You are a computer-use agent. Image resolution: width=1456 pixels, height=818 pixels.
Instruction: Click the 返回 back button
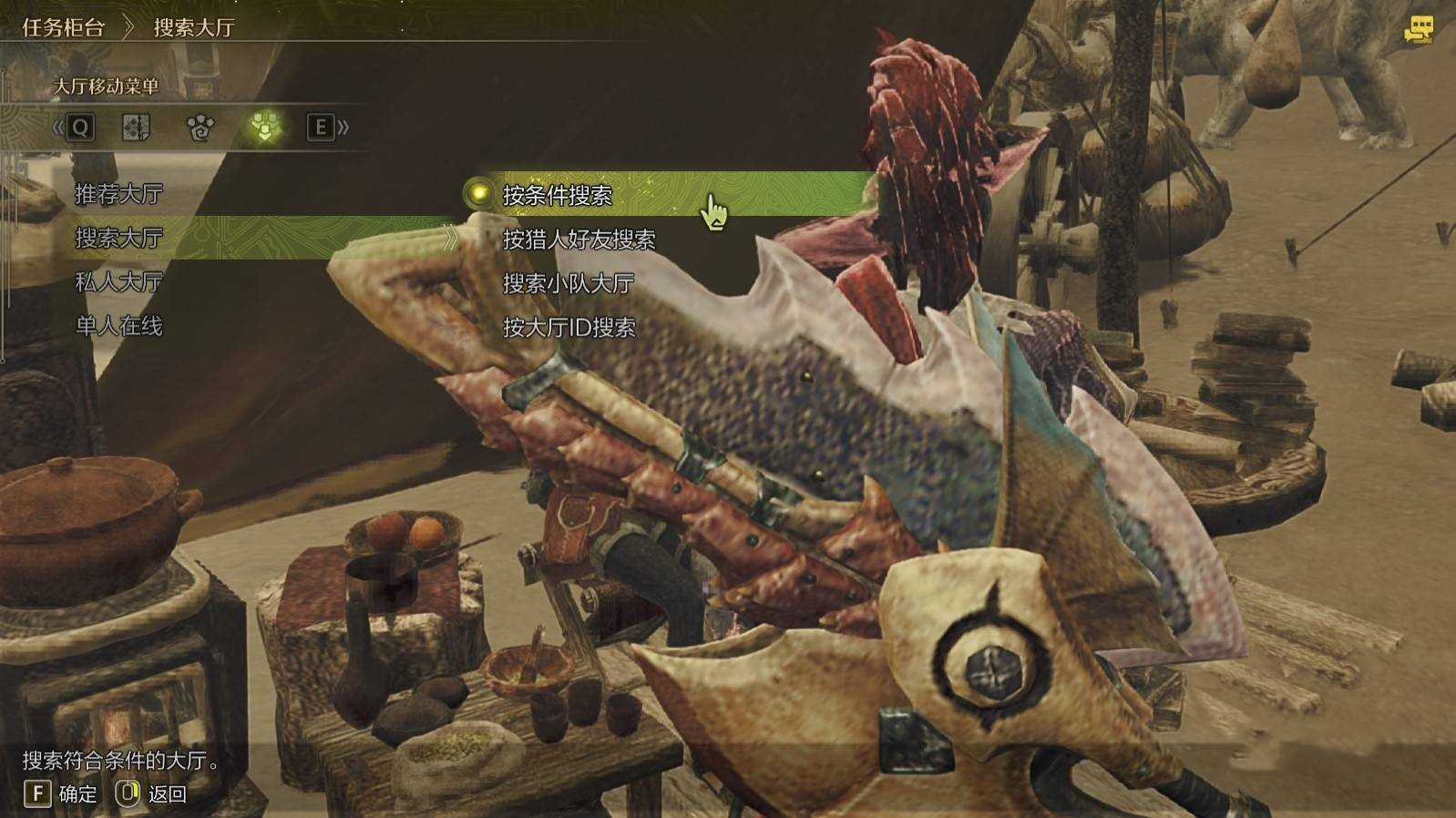151,794
